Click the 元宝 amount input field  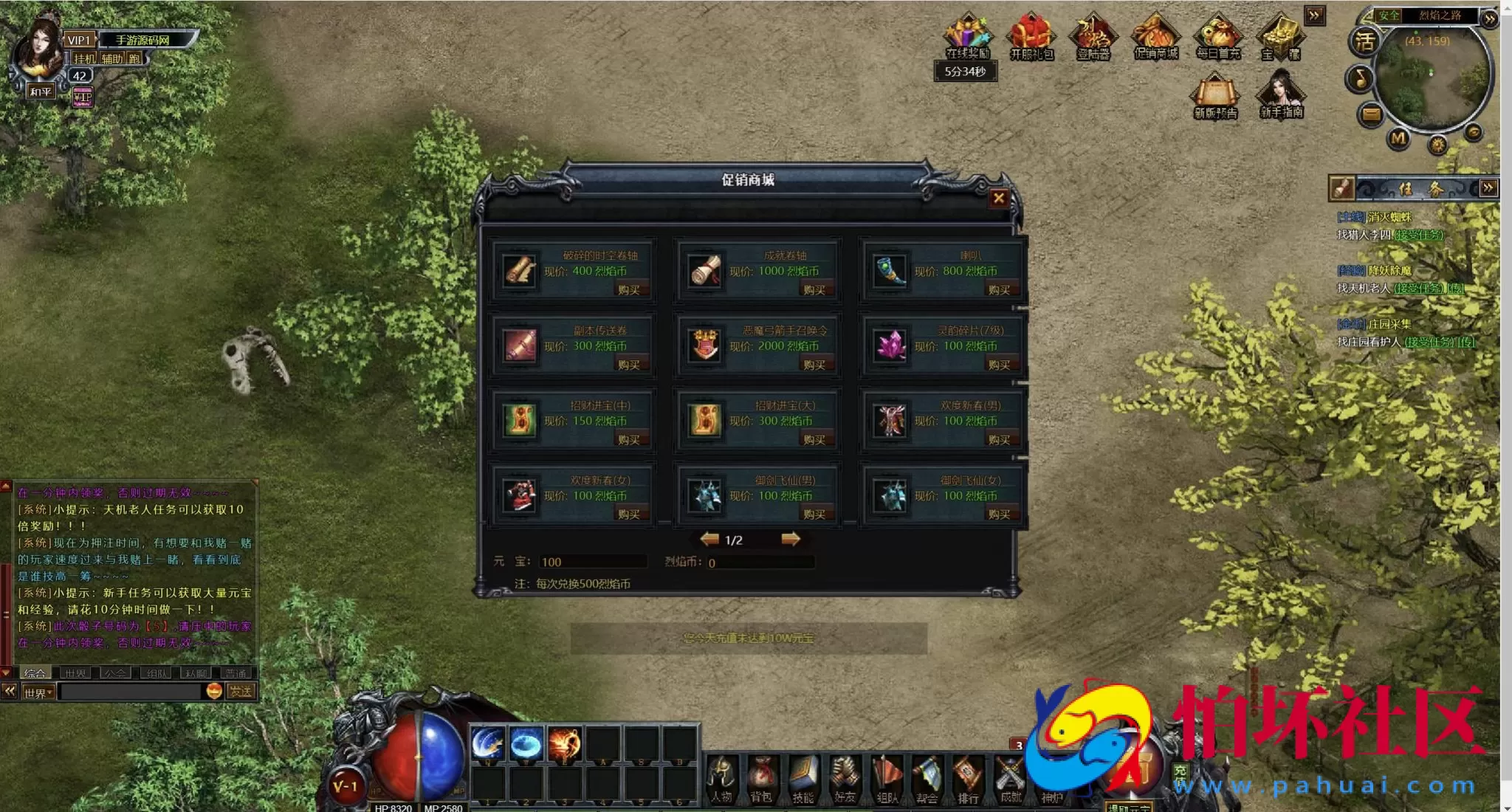point(592,562)
